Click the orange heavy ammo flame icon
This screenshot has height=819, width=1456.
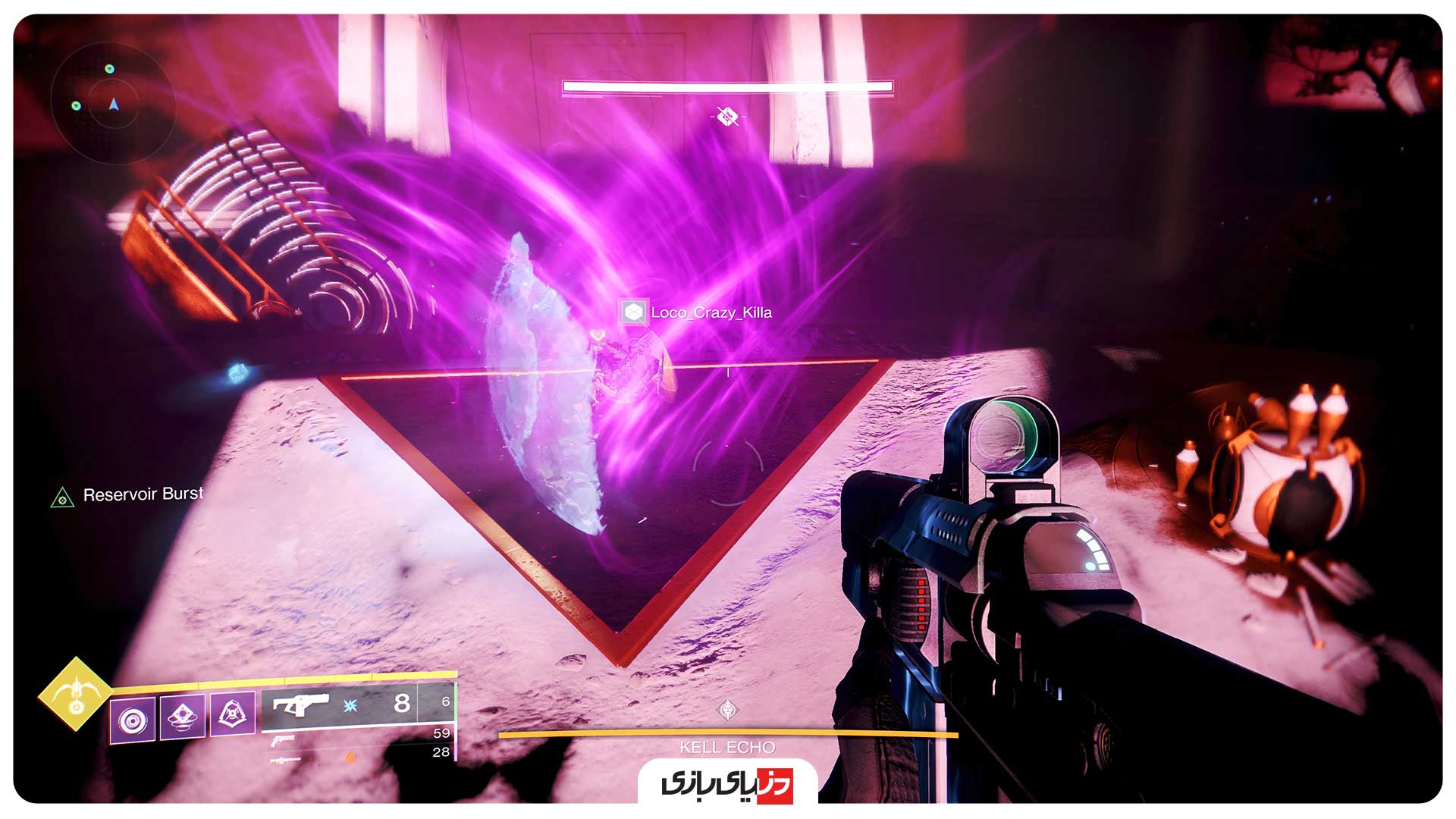click(x=350, y=758)
